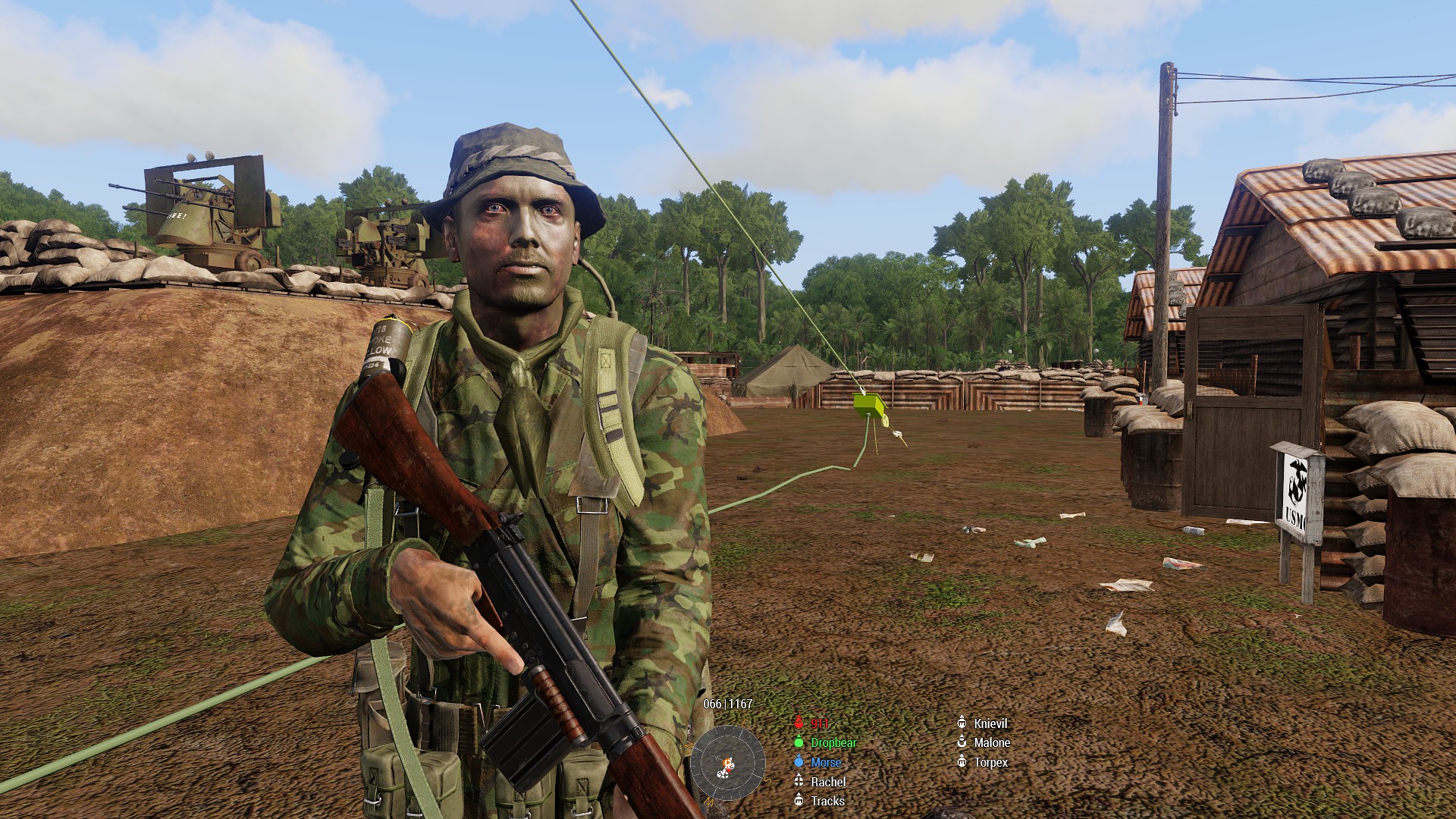The width and height of the screenshot is (1456, 819).
Task: Select Malone on the team roster
Action: (991, 743)
